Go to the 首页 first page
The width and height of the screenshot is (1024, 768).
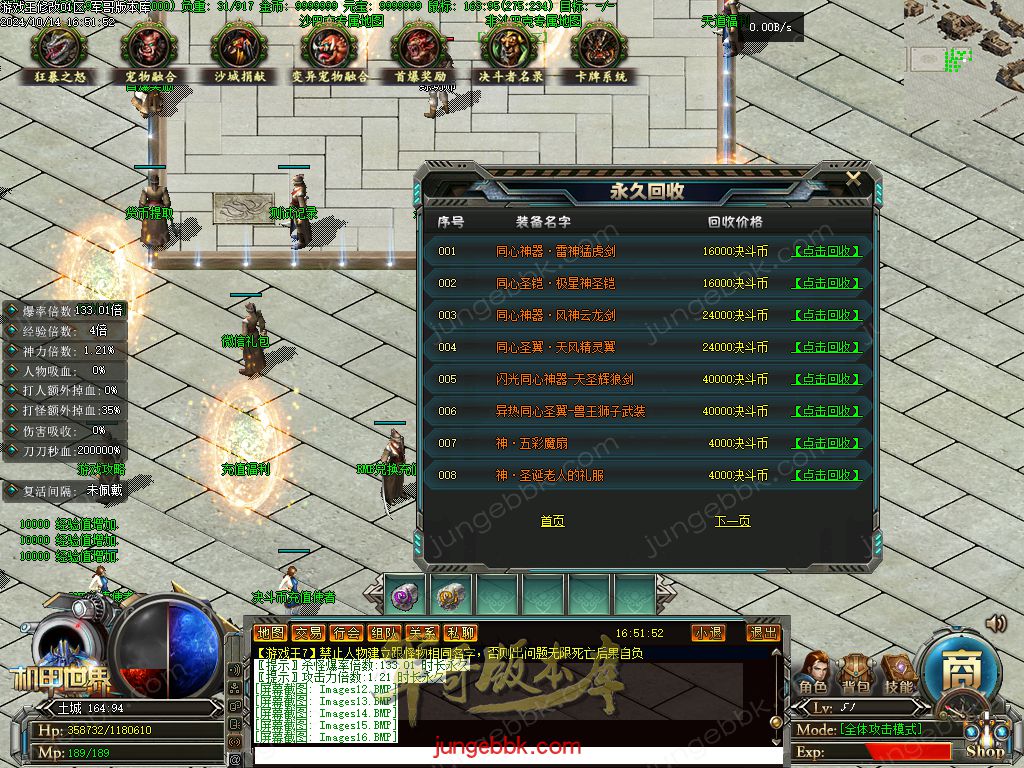pos(552,521)
